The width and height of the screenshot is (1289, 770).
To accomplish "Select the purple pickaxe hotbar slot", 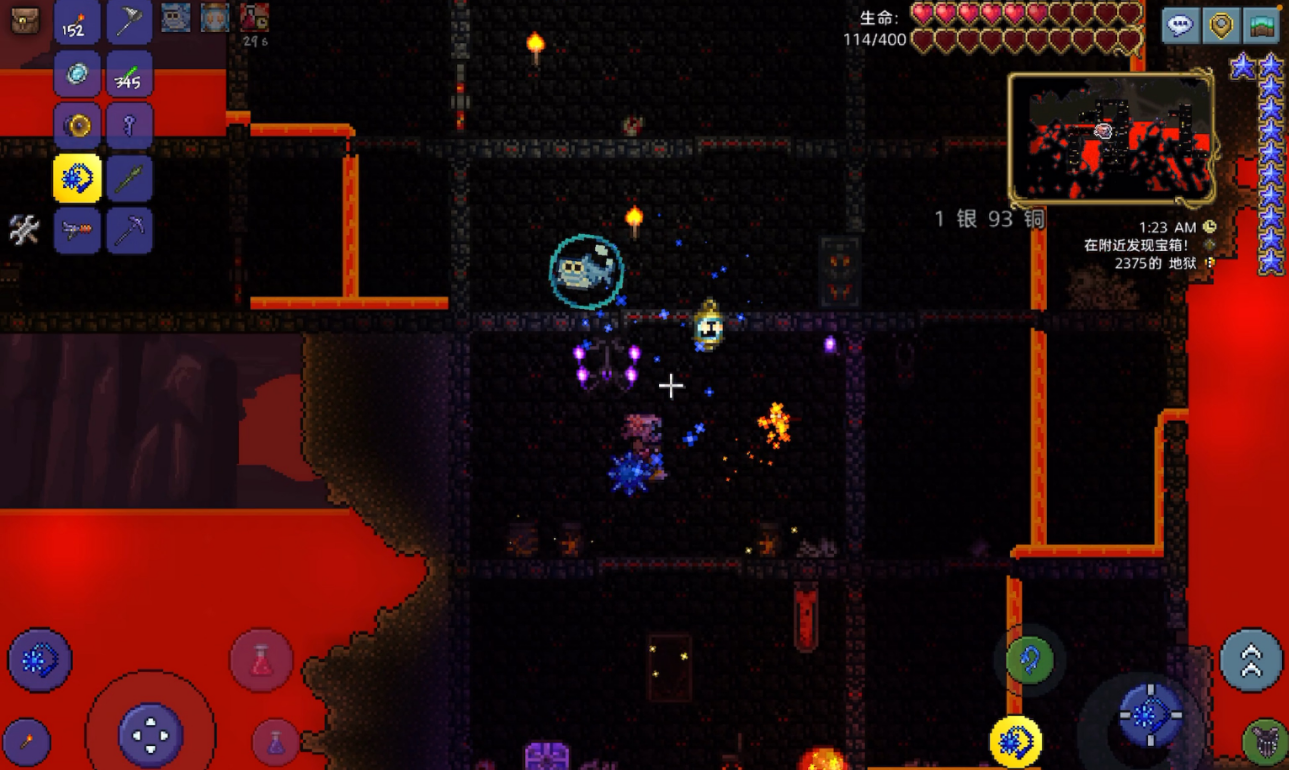I will 129,231.
